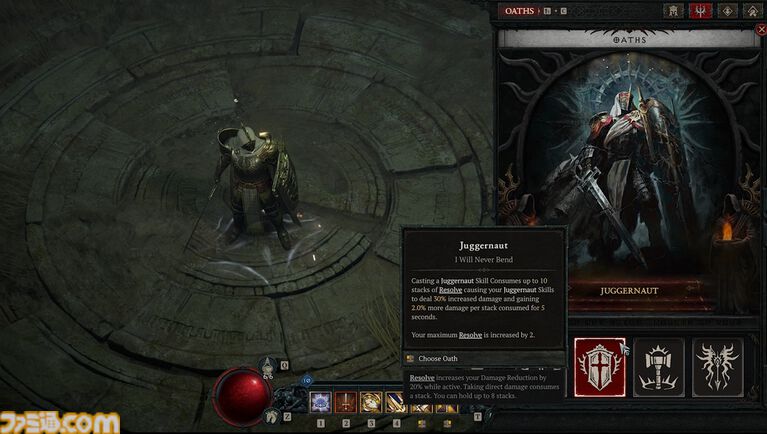Close the Oaths panel
Image resolution: width=767 pixels, height=434 pixels.
pyautogui.click(x=762, y=30)
